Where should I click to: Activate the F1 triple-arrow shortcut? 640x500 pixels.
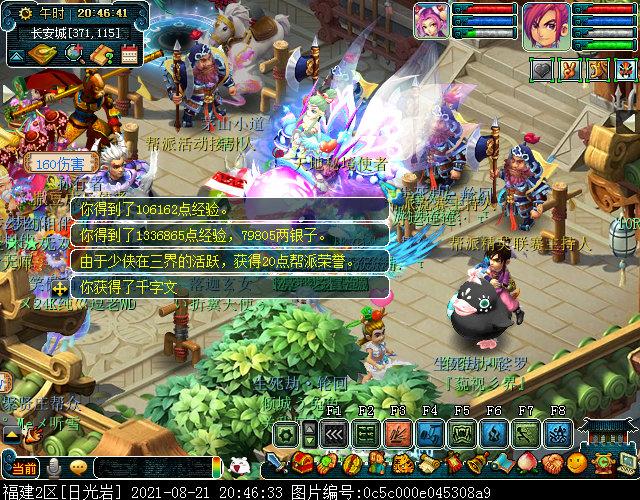pos(334,434)
